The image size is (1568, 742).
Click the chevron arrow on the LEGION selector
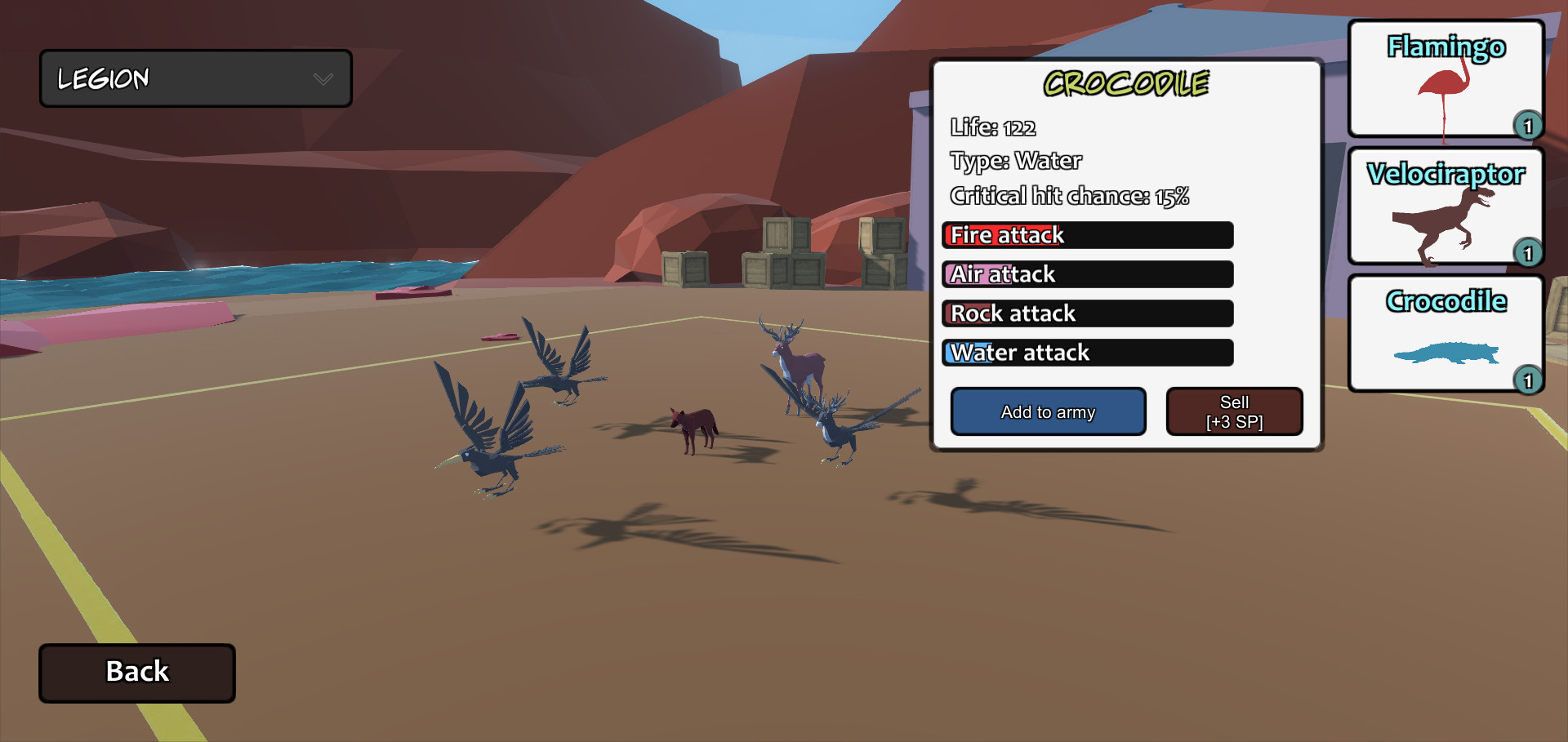tap(323, 78)
